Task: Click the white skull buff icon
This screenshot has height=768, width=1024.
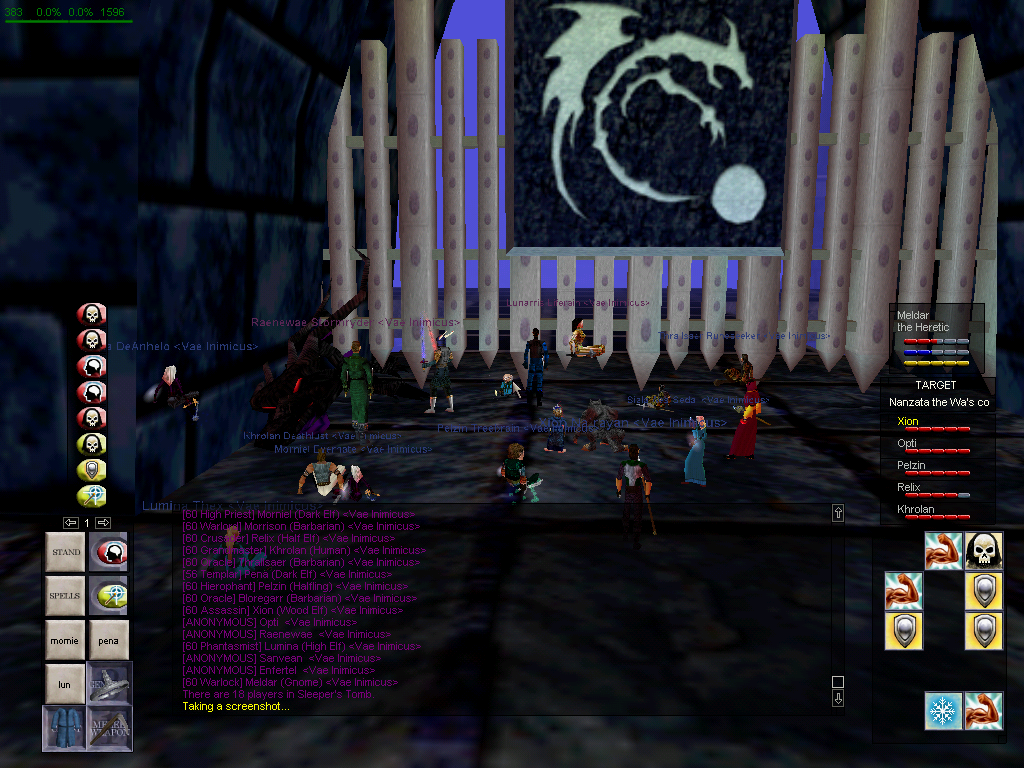Action: coord(984,551)
